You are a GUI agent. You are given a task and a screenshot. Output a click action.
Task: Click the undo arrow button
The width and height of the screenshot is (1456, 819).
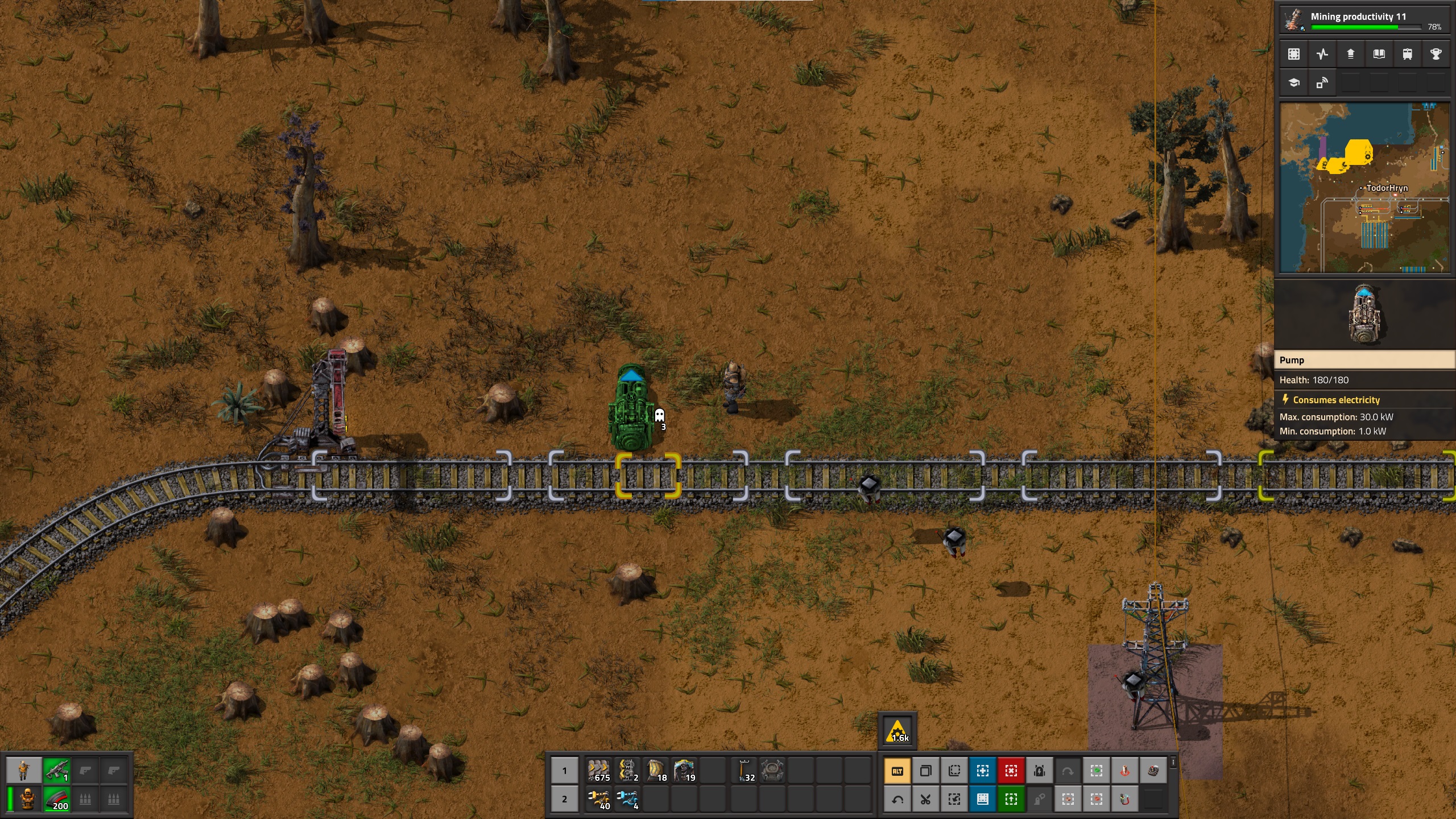[x=897, y=800]
